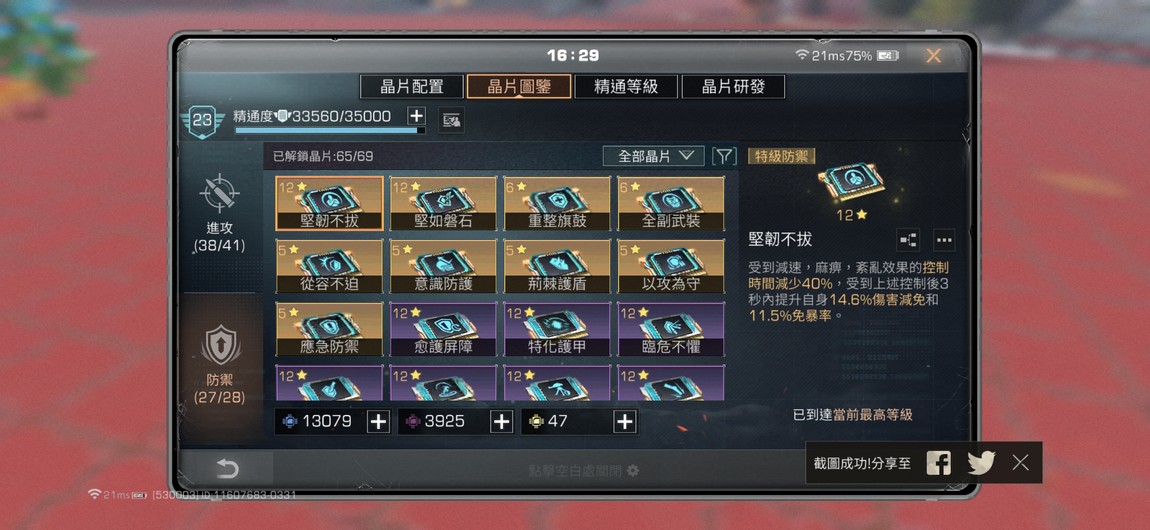This screenshot has width=1150, height=530.
Task: Select the 堅如磐石 chip
Action: click(443, 205)
